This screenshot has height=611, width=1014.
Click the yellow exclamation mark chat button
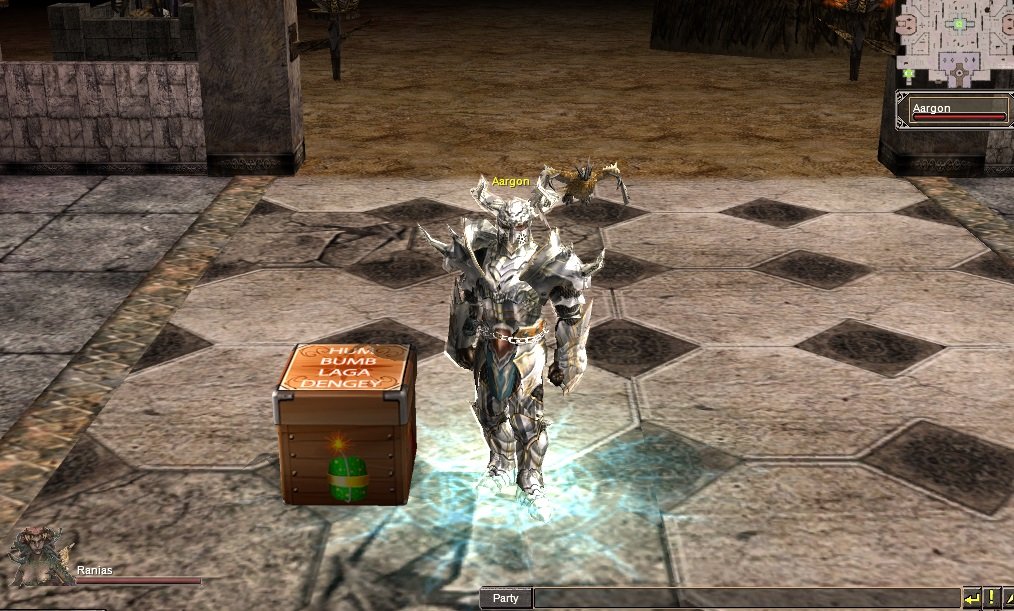pos(990,598)
